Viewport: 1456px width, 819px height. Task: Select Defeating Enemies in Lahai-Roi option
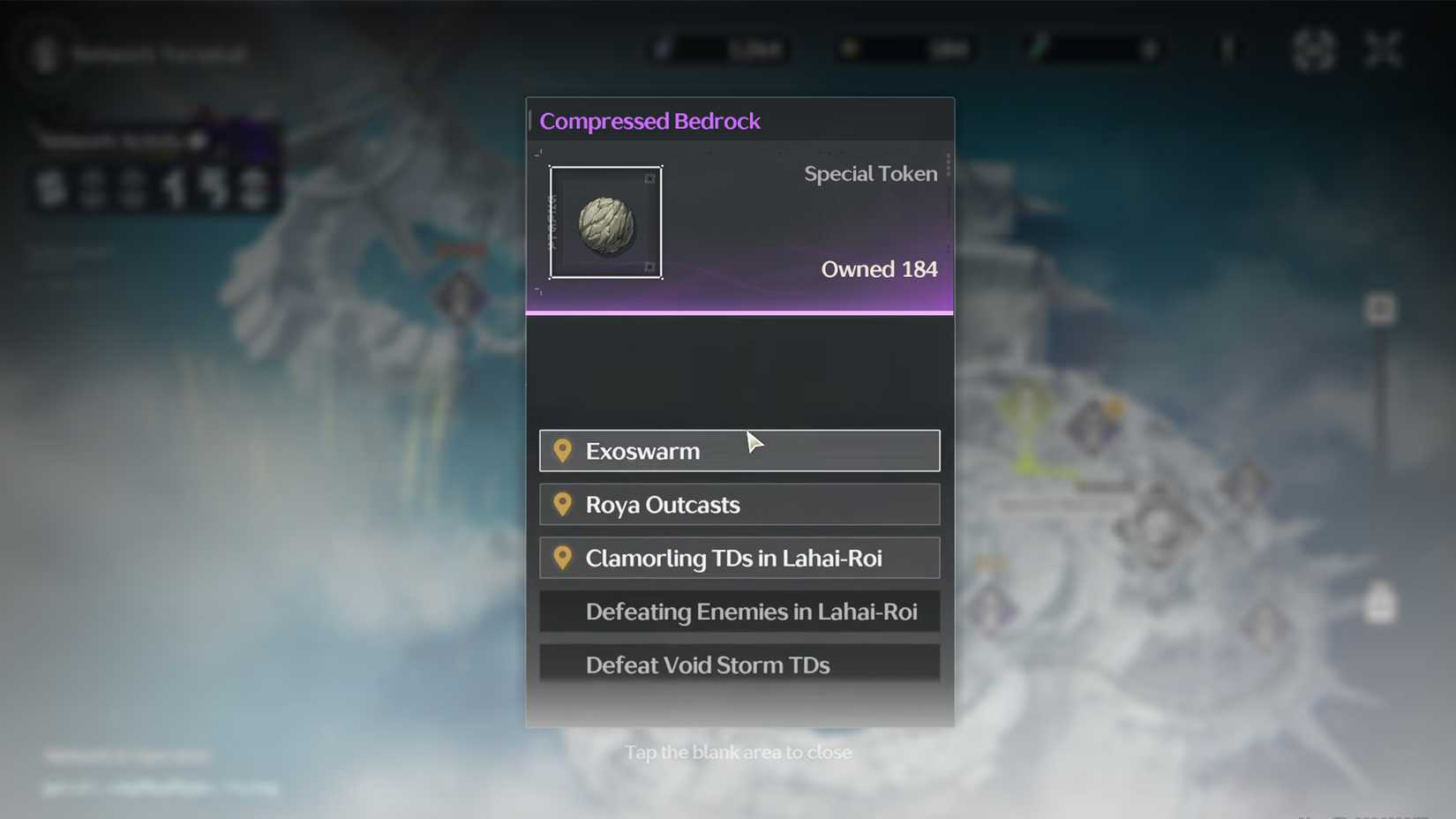click(739, 611)
